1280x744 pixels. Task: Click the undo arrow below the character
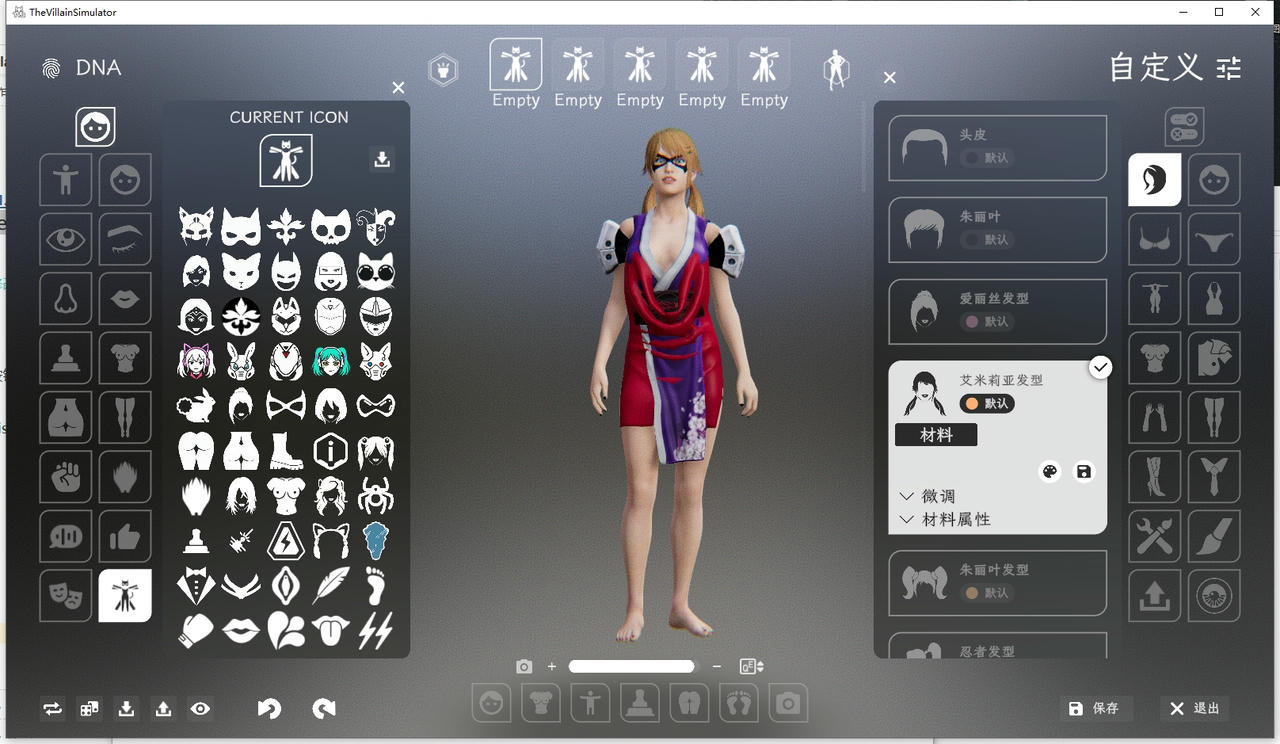coord(269,708)
